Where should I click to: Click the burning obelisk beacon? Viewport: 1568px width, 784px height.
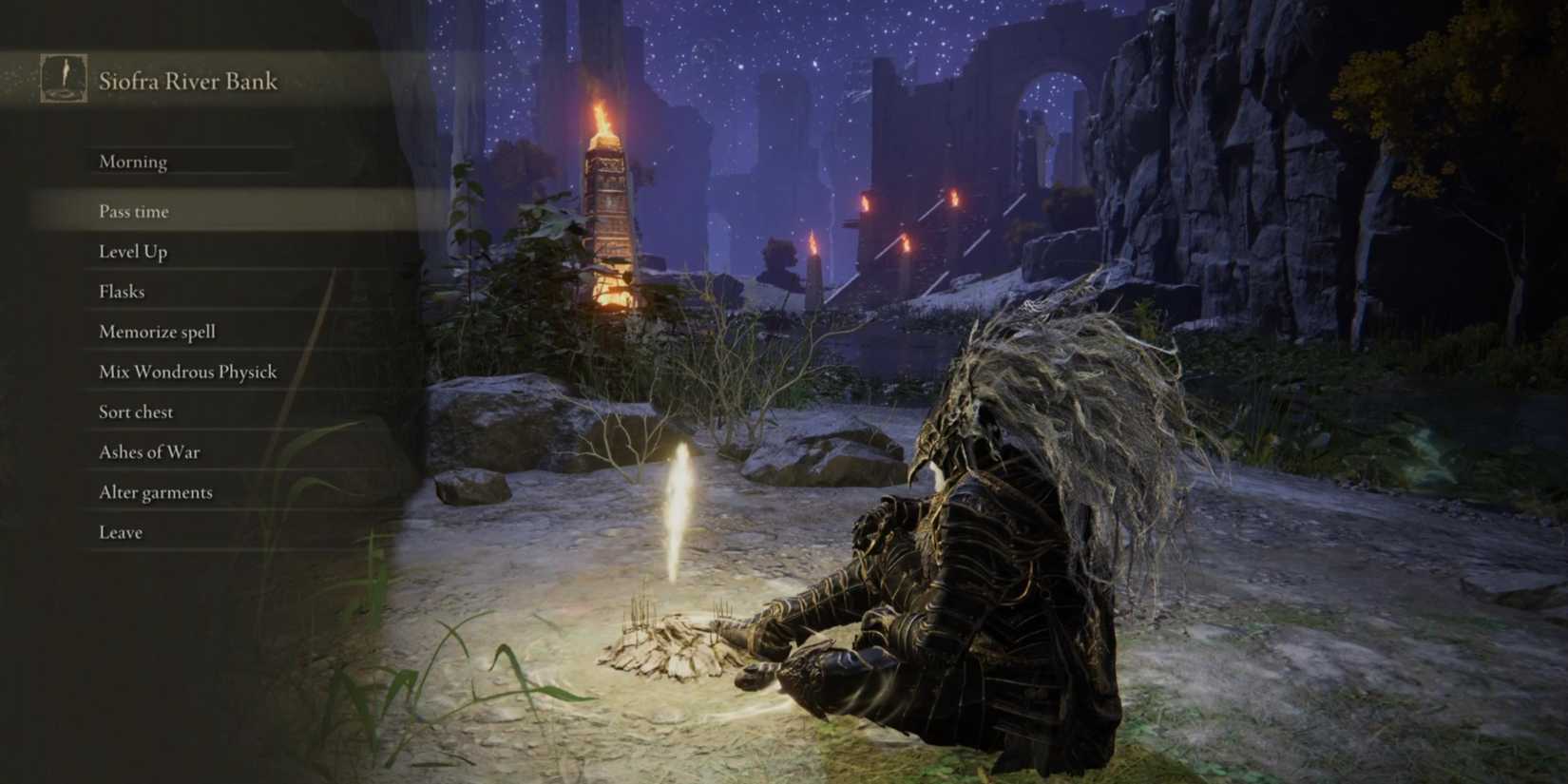(609, 190)
